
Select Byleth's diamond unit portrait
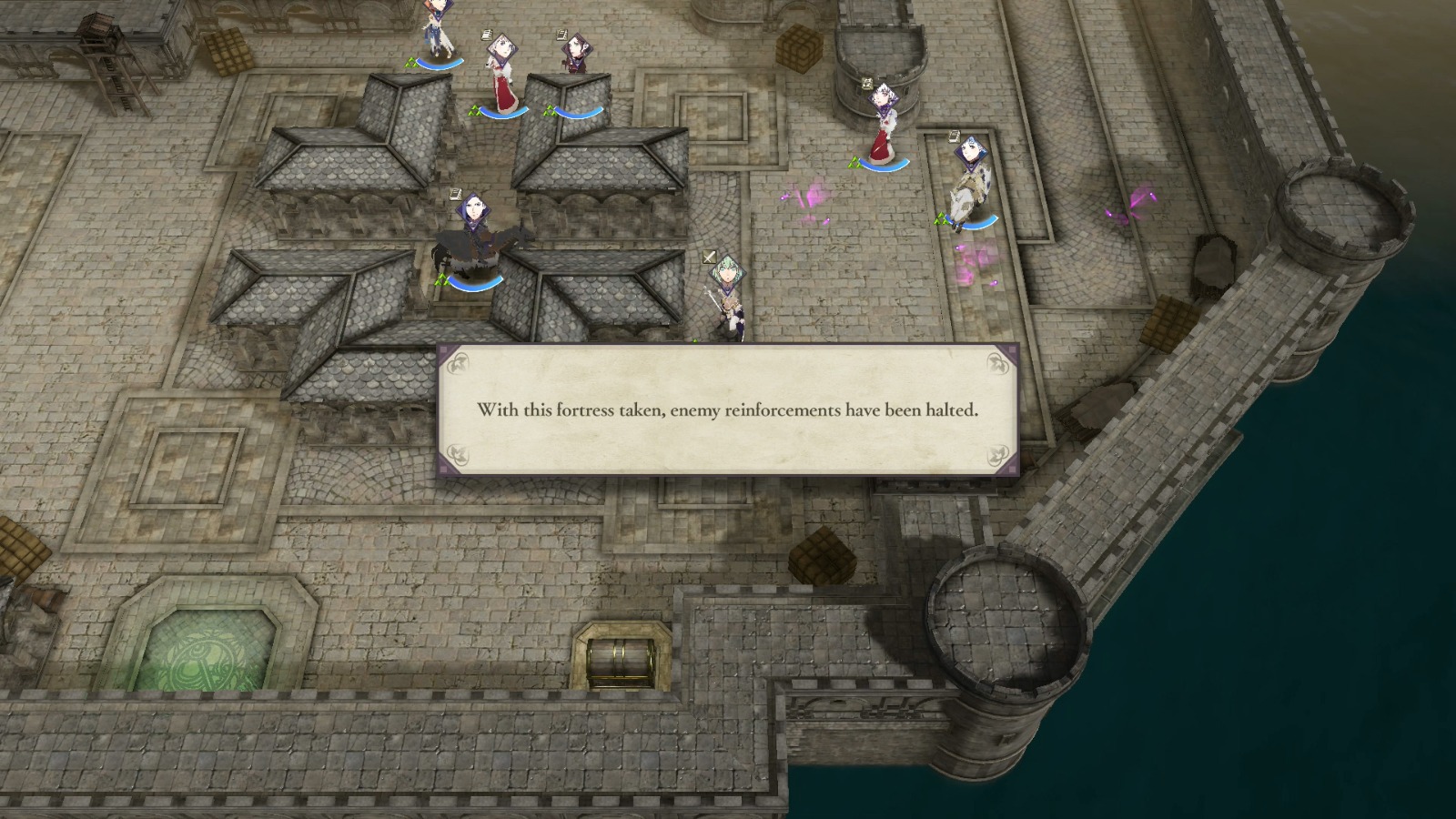[727, 275]
